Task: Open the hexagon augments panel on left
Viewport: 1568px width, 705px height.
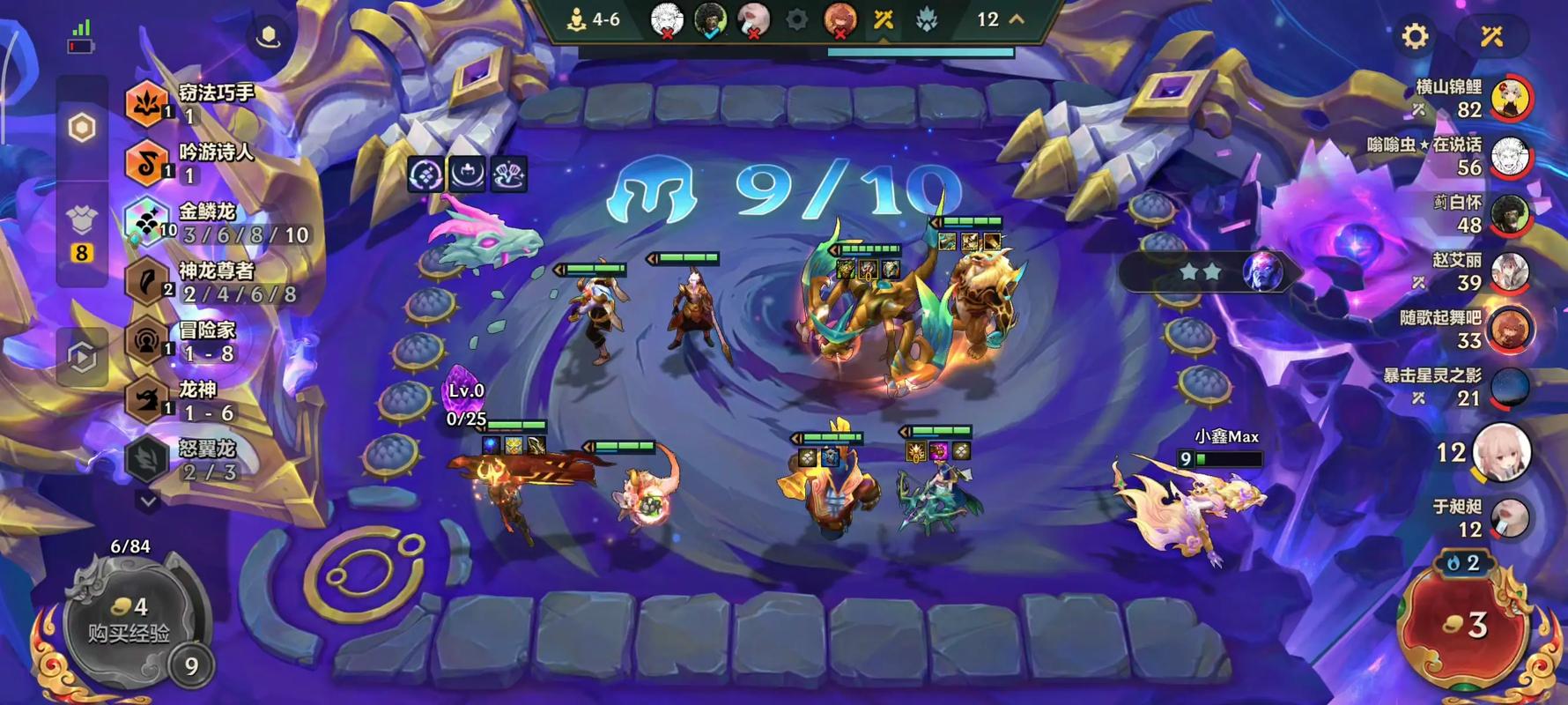Action: (x=82, y=129)
